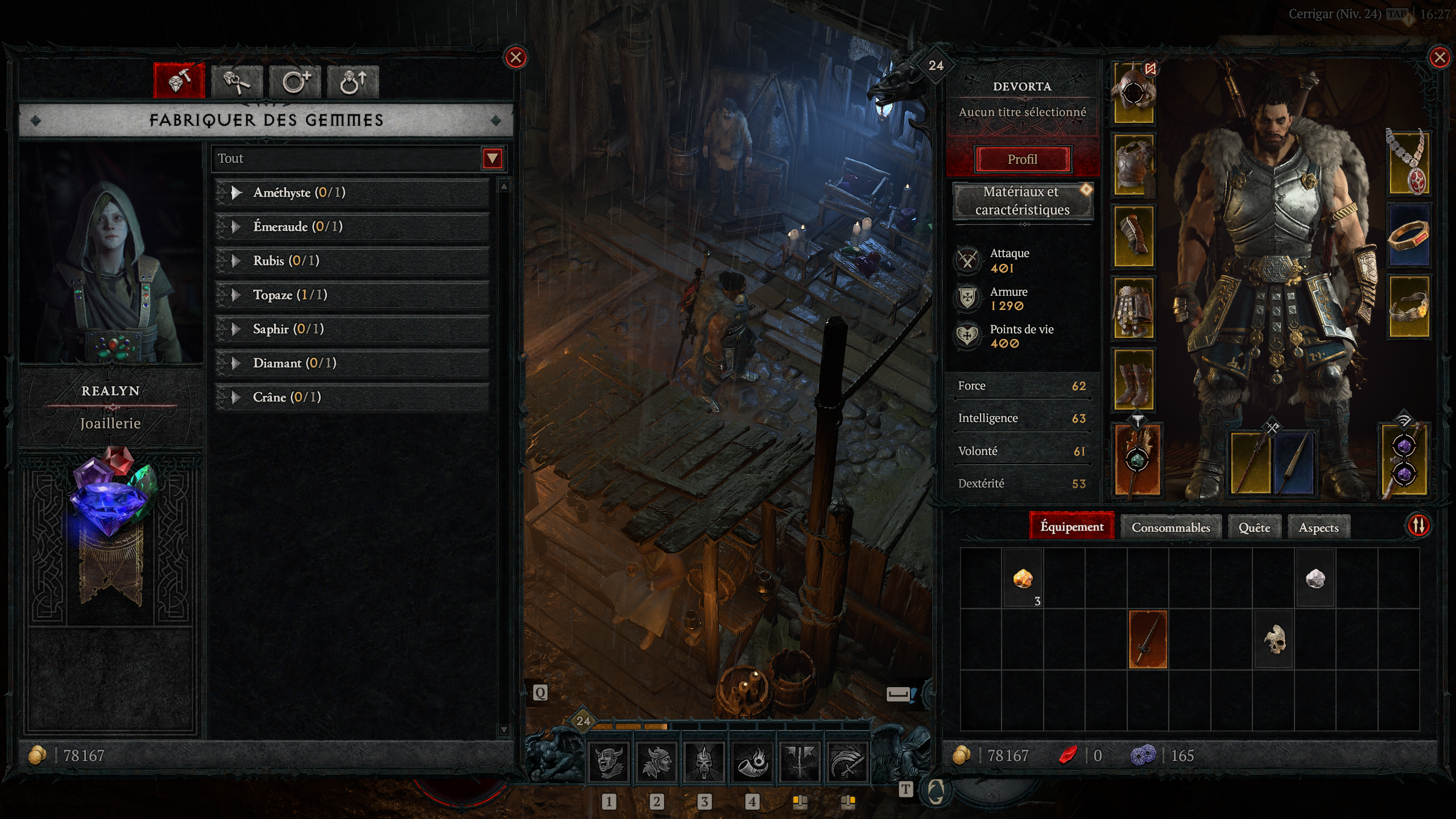The width and height of the screenshot is (1456, 819).
Task: Select the skull gem in inventory
Action: pos(1274,640)
